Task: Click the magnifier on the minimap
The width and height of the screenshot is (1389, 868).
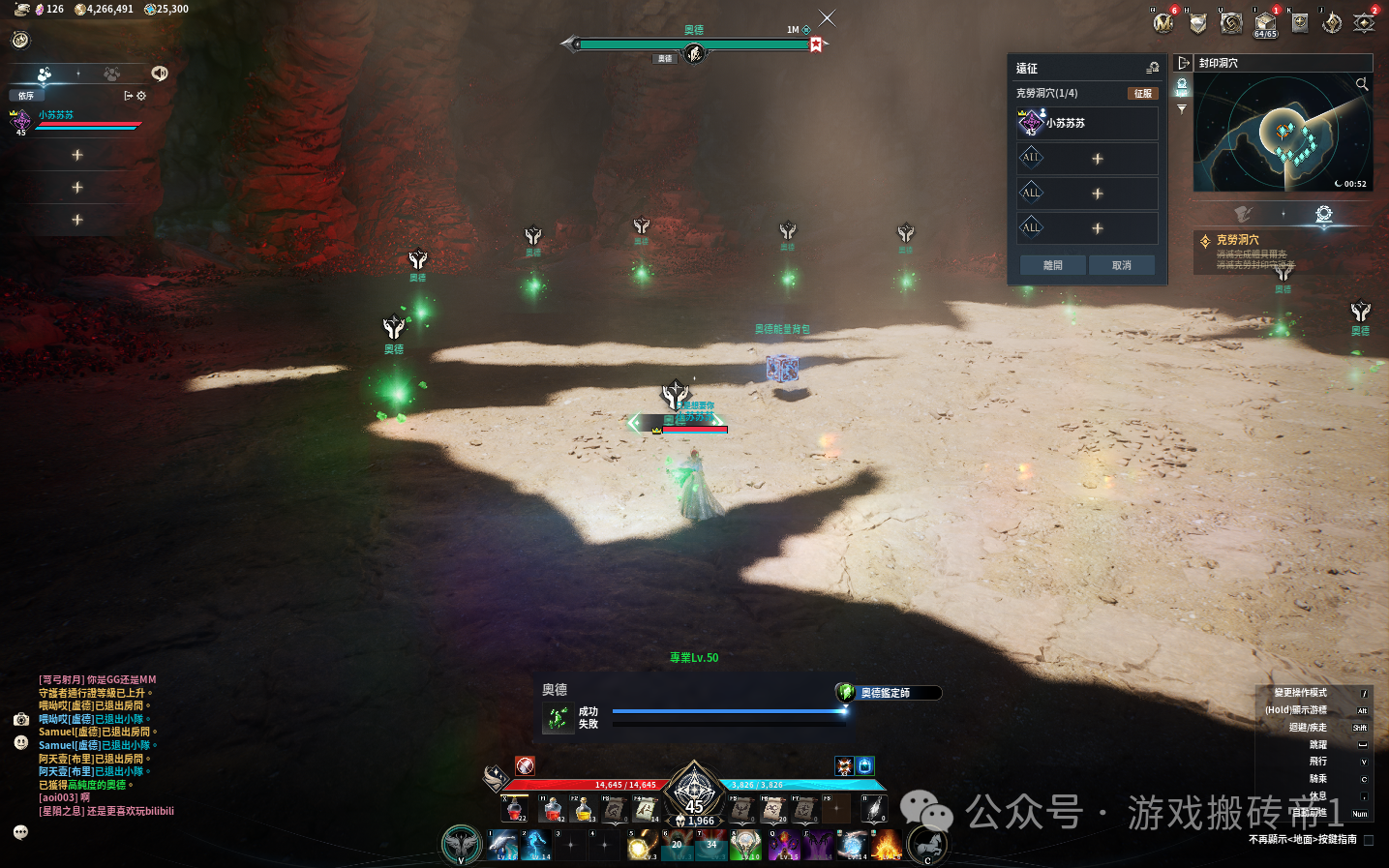Action: 1362,84
